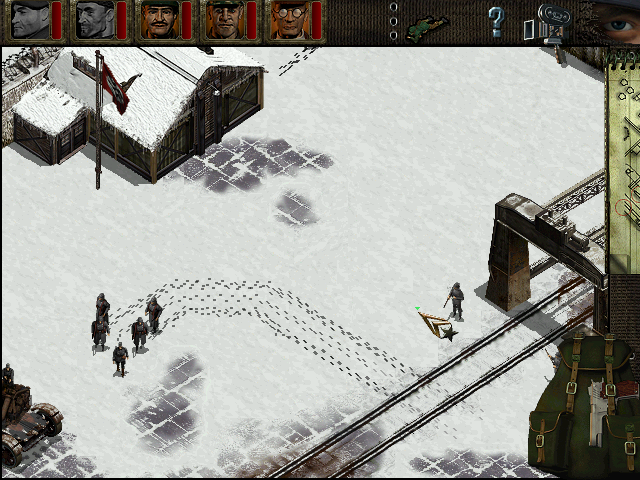Open the notebook map on the right edge
This screenshot has width=640, height=480.
pyautogui.click(x=624, y=150)
